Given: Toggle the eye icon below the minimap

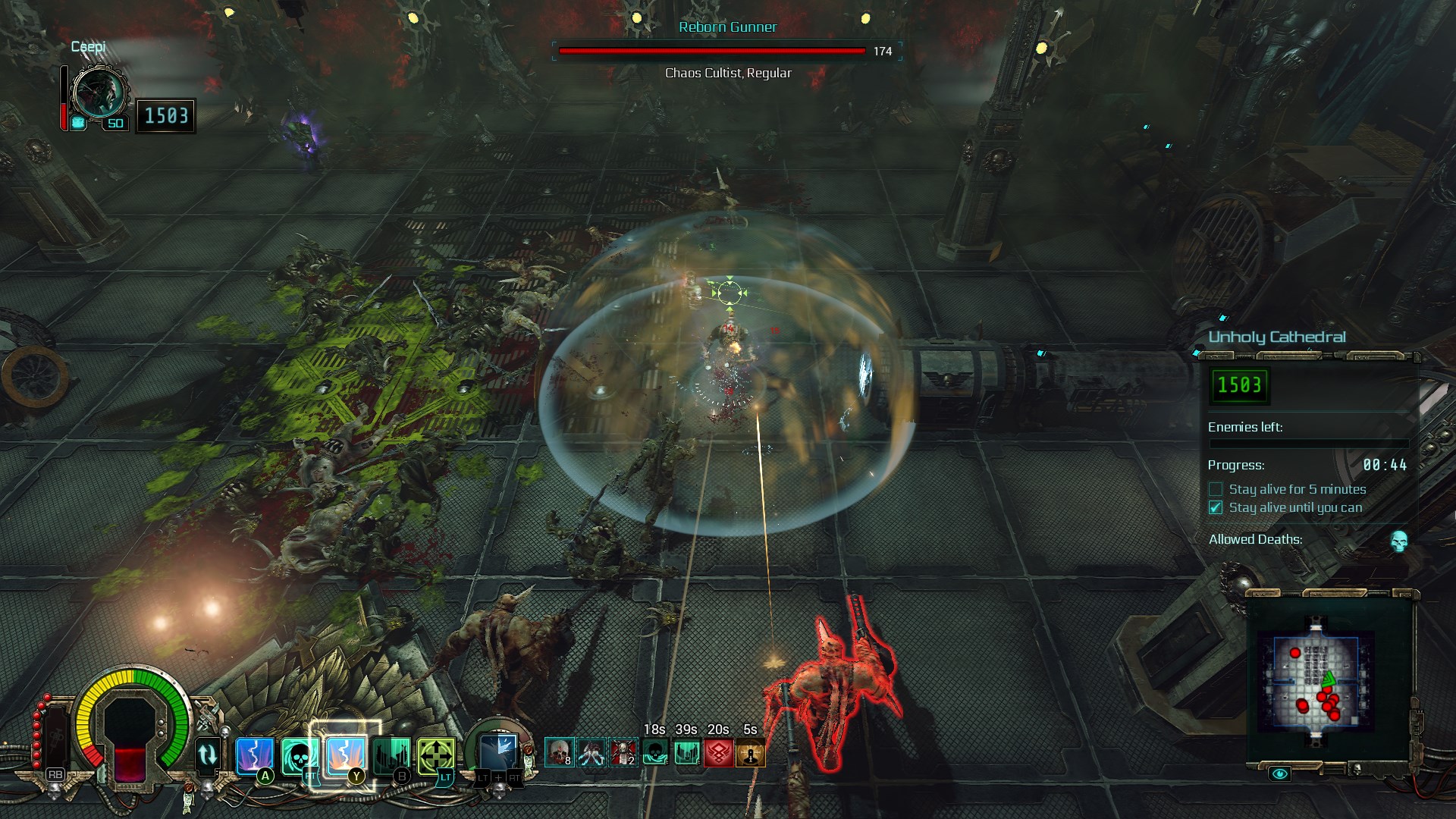Looking at the screenshot, I should point(1280,773).
